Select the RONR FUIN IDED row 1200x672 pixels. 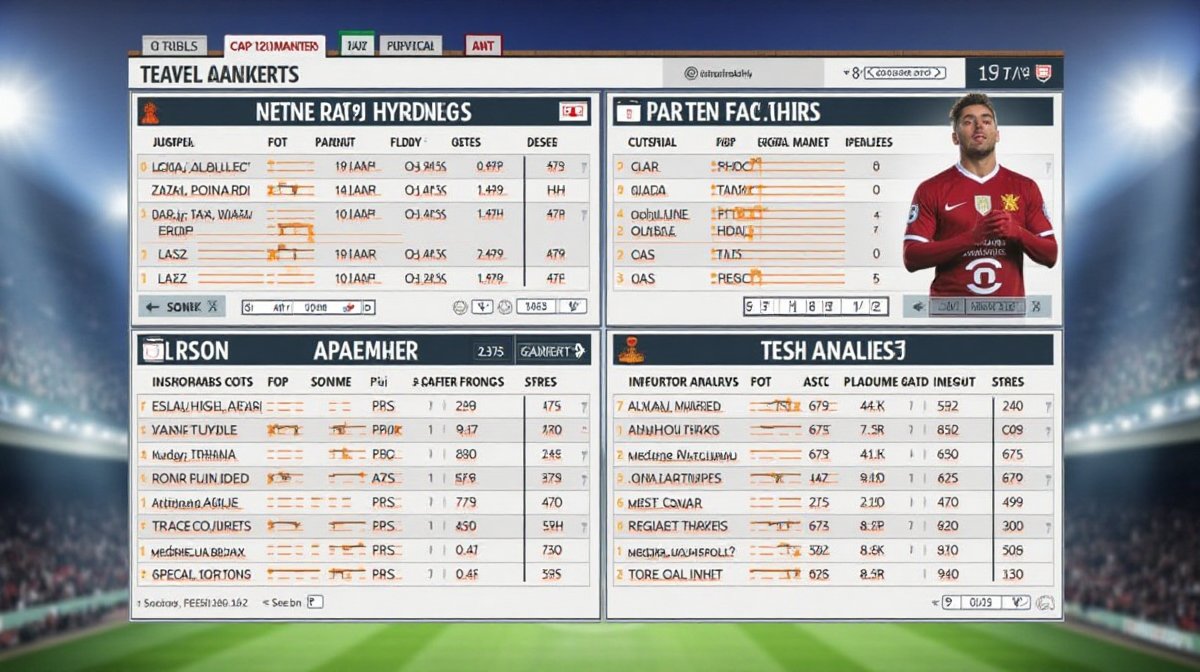[201, 478]
